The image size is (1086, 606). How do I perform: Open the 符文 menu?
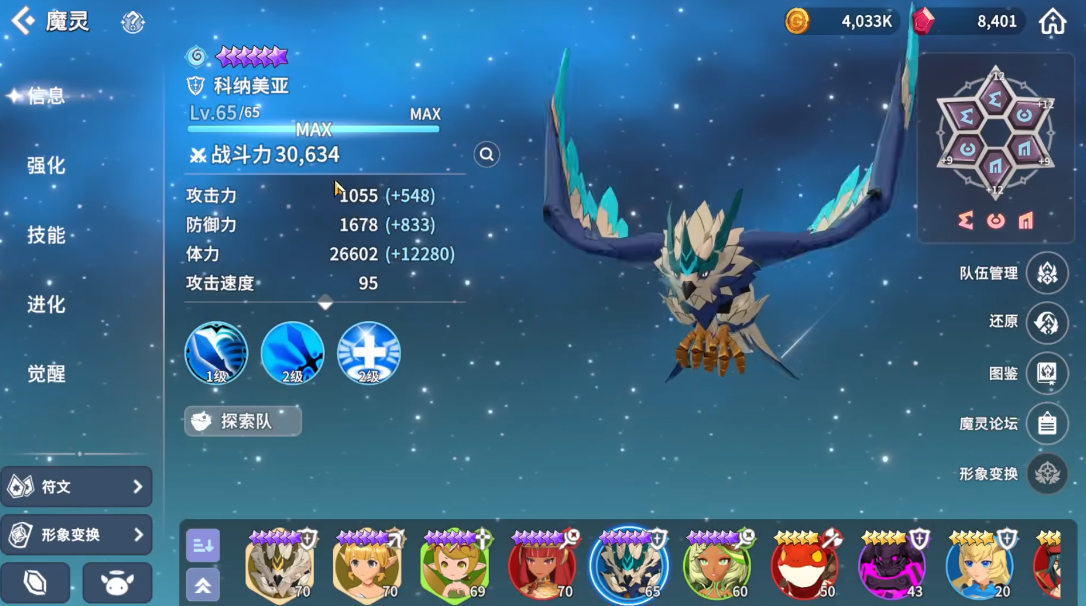tap(77, 487)
